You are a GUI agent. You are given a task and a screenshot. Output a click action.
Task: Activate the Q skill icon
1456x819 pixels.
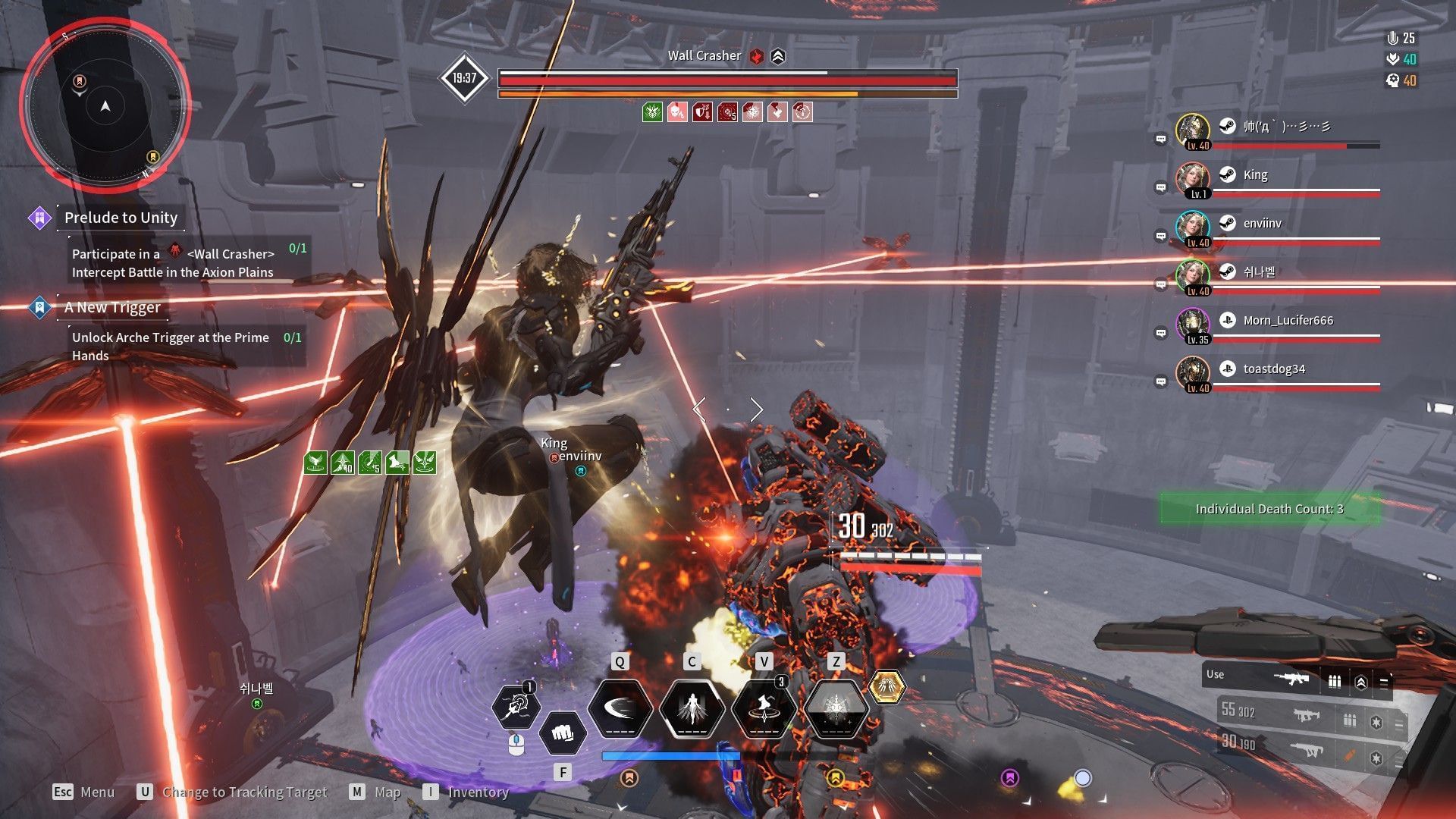click(x=620, y=708)
